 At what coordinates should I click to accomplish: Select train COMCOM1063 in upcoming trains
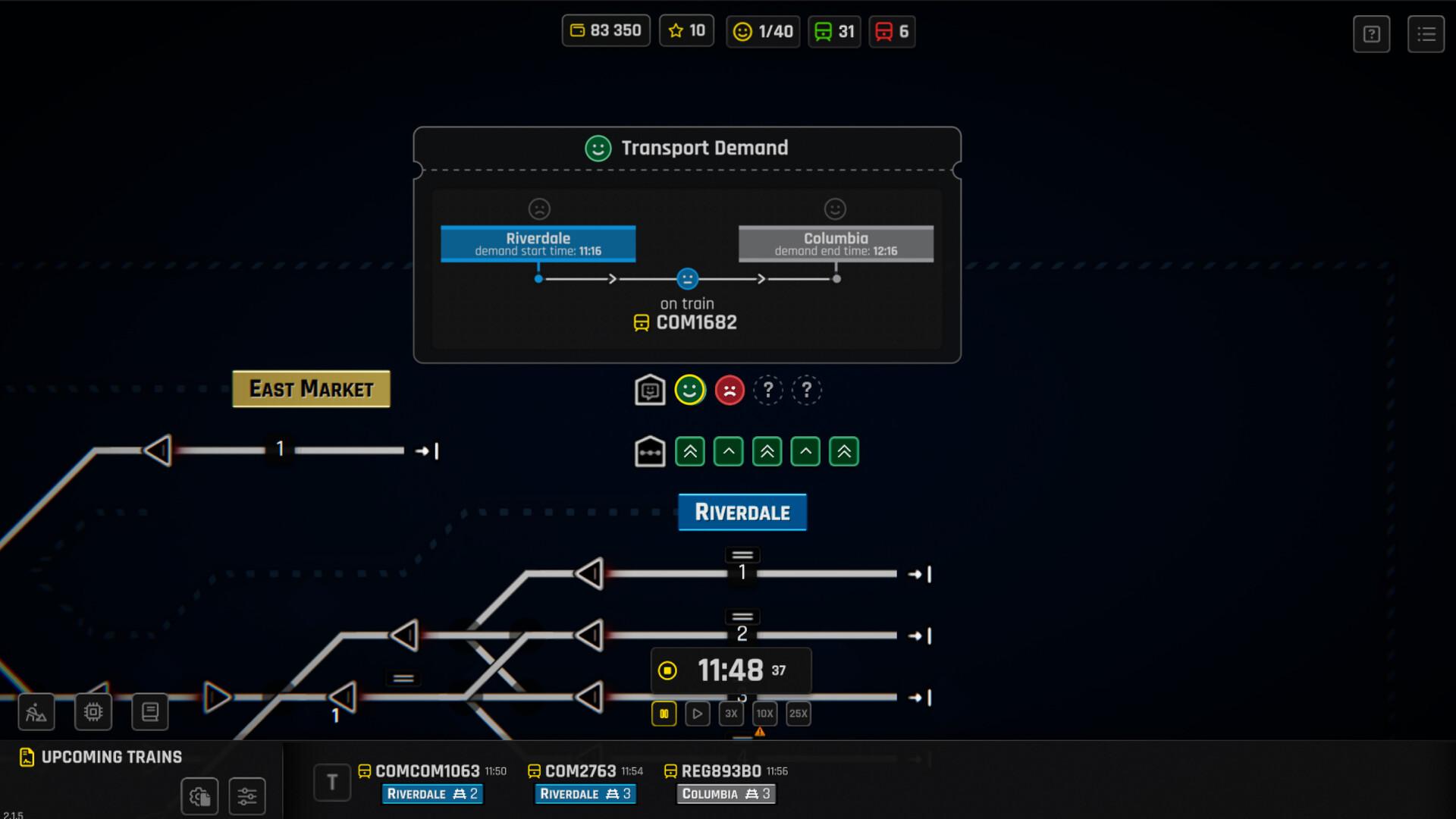point(427,770)
